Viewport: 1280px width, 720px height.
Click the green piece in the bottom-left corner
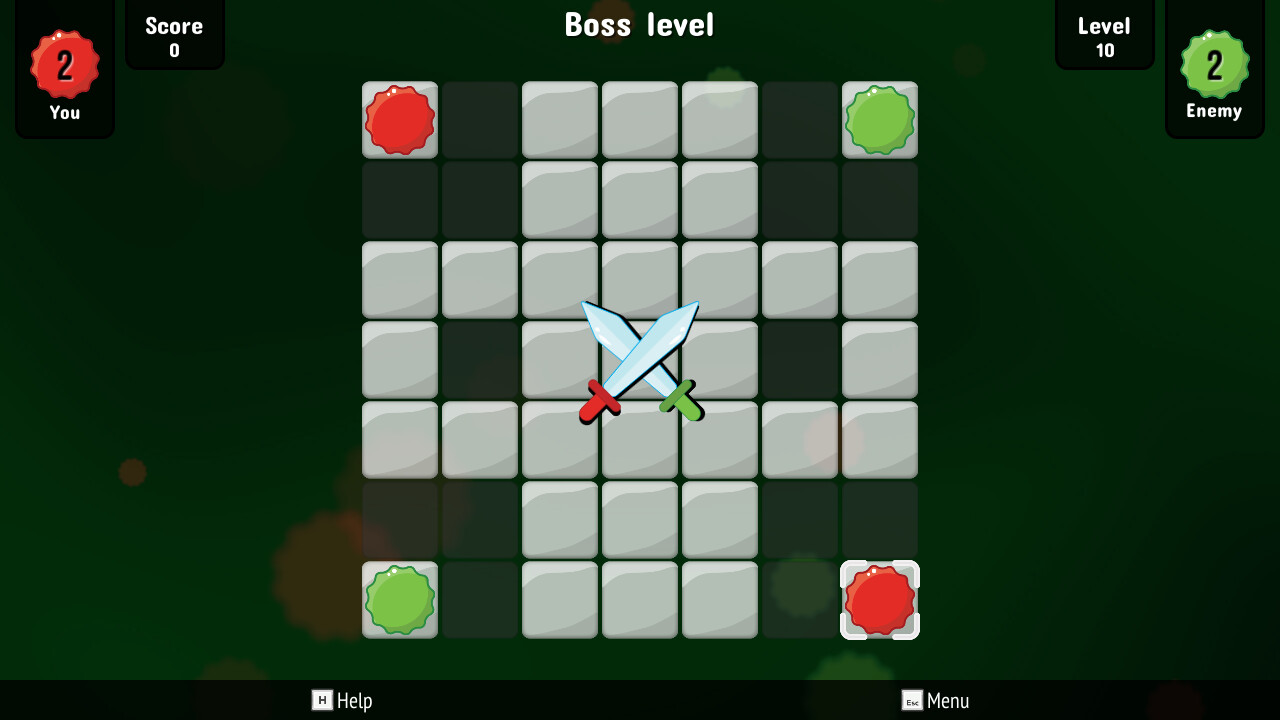click(x=399, y=599)
